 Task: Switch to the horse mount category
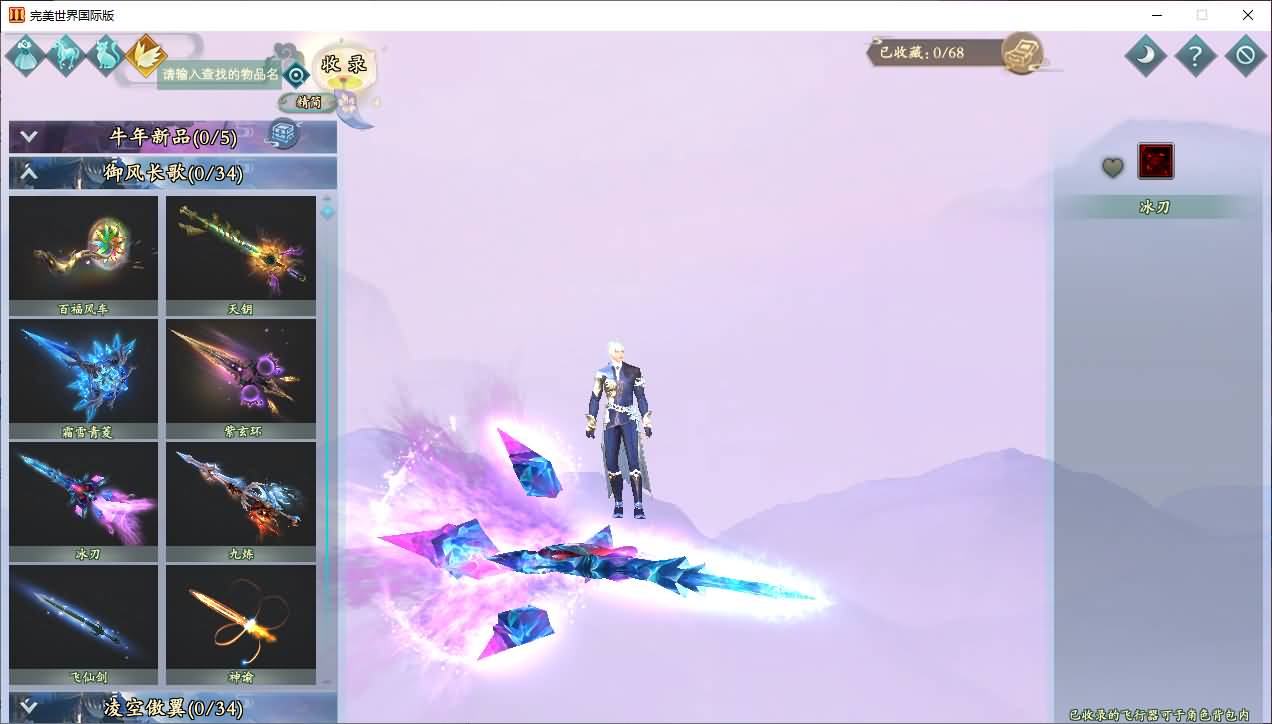point(66,56)
